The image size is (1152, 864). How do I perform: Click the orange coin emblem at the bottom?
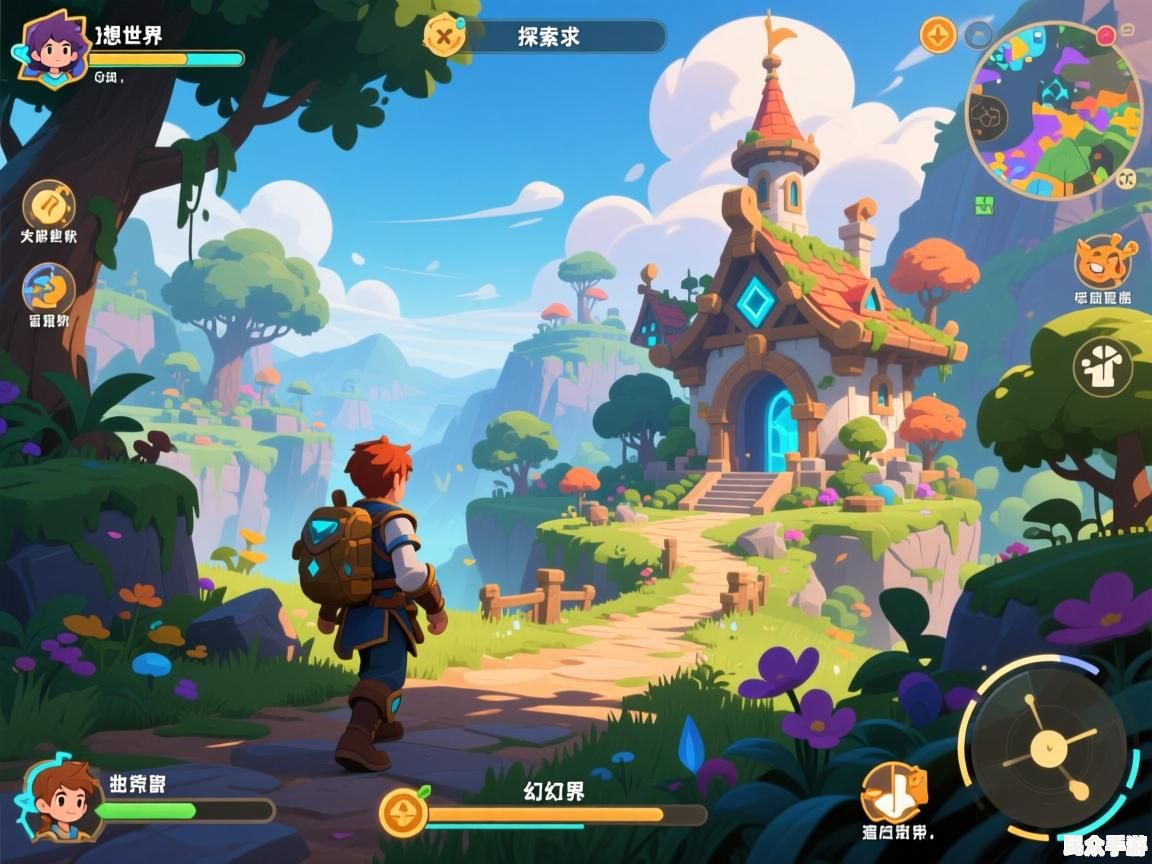[404, 812]
